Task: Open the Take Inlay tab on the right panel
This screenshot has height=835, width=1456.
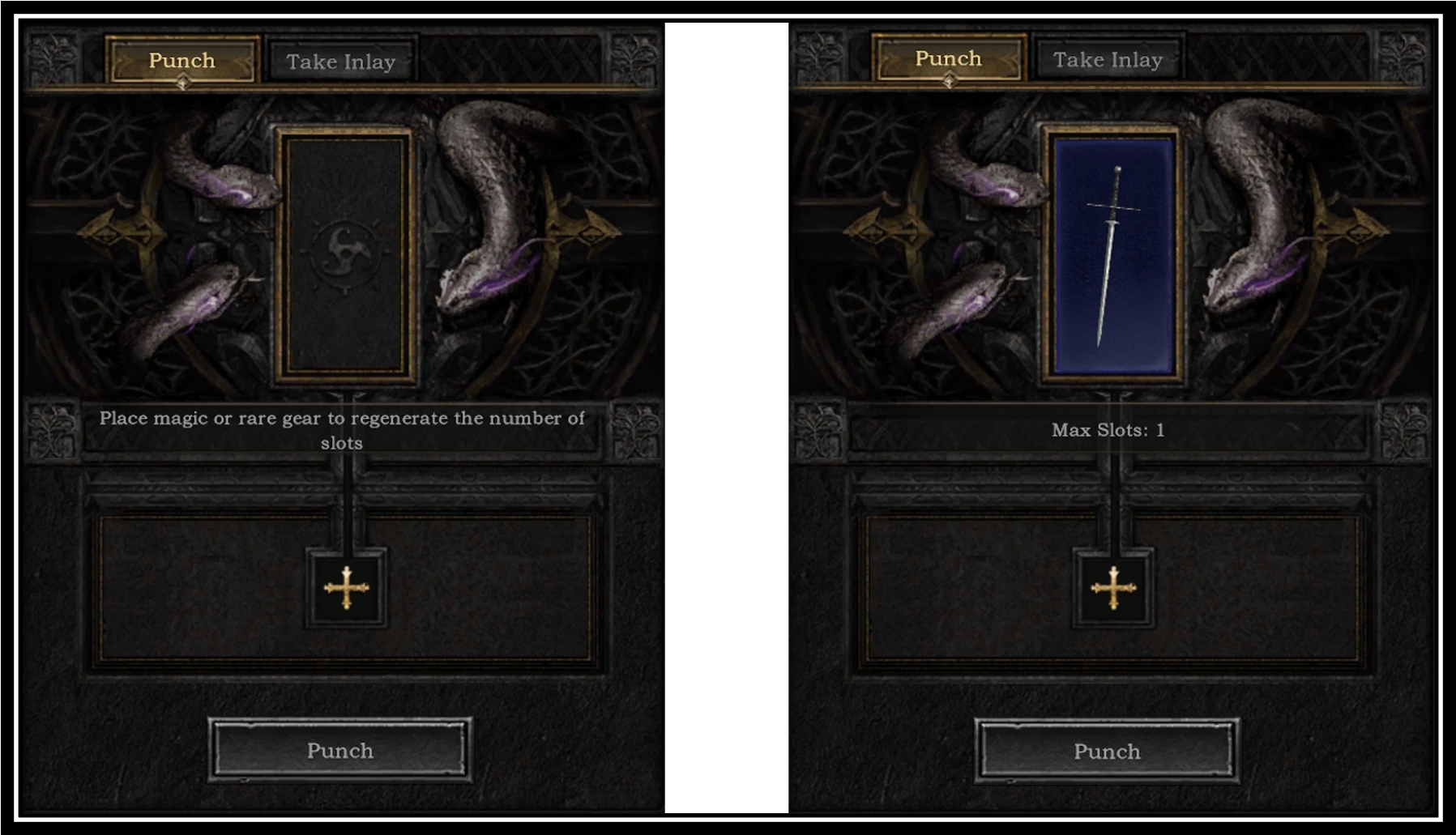Action: (1108, 58)
